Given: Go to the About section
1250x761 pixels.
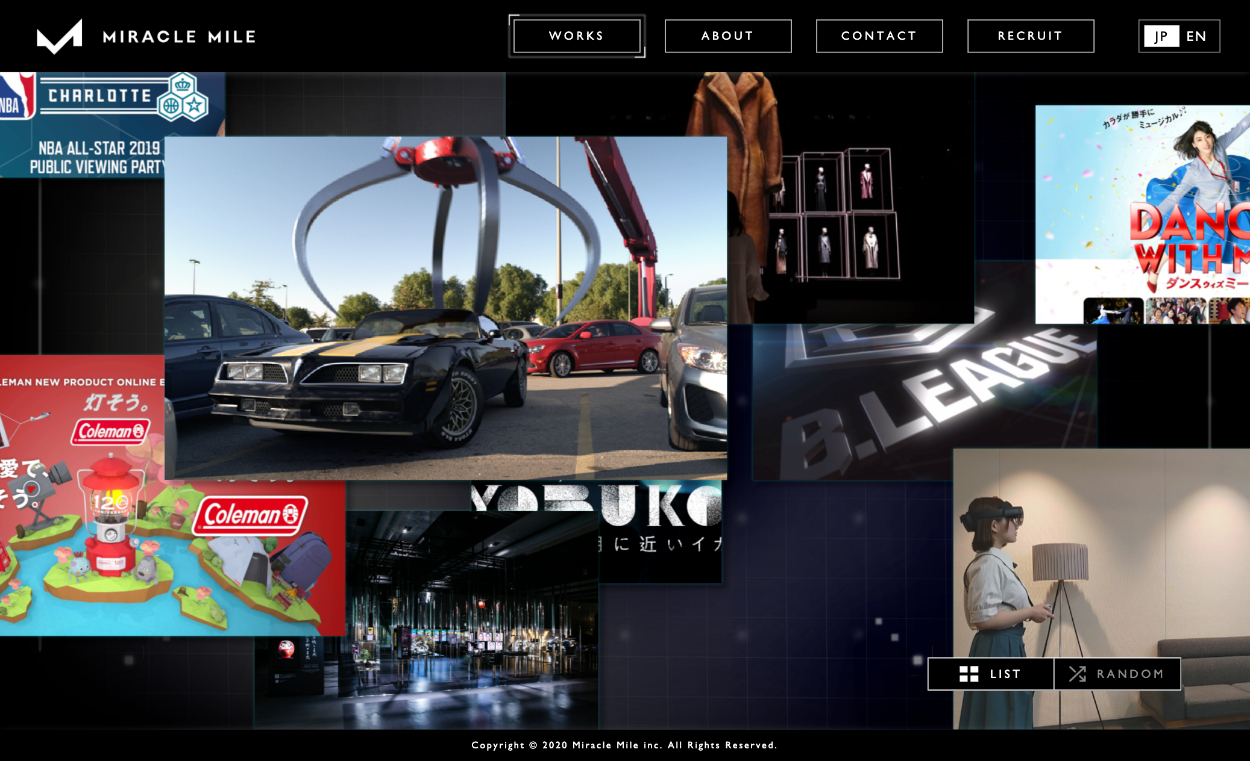Looking at the screenshot, I should coord(728,36).
